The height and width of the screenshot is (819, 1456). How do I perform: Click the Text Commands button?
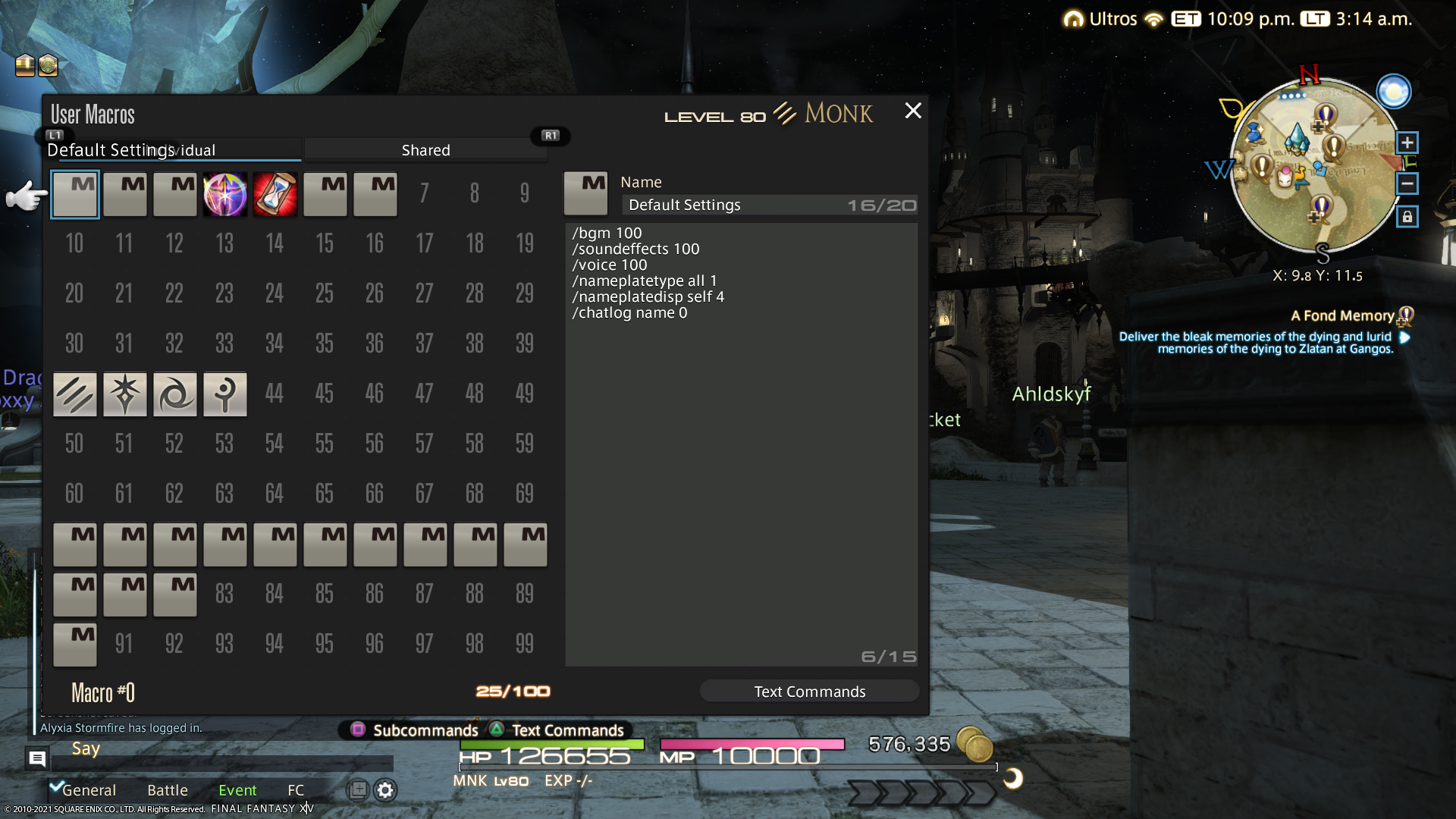[x=809, y=691]
